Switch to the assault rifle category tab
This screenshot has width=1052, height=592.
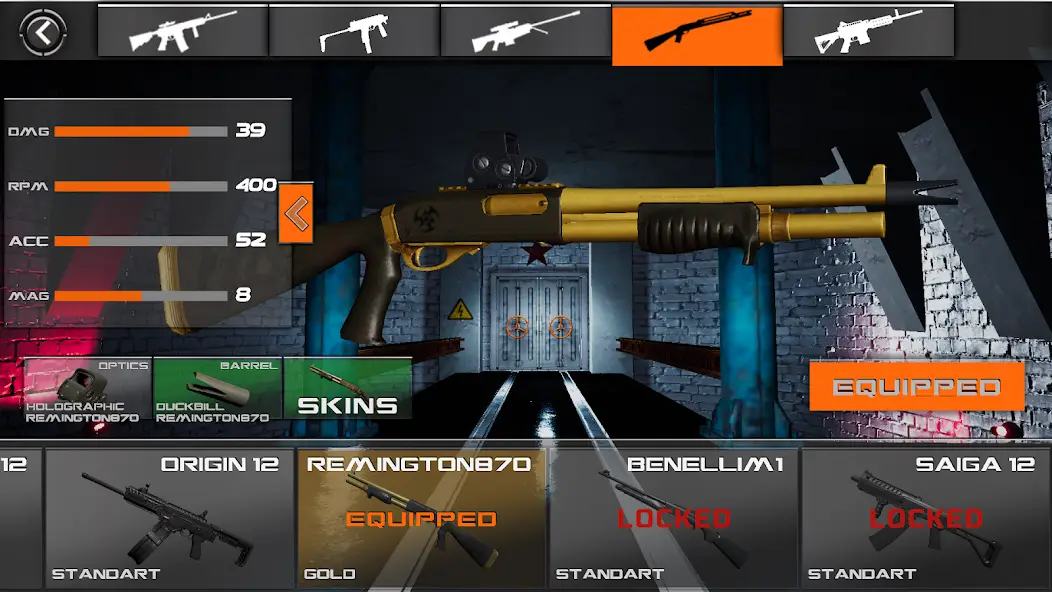[182, 32]
